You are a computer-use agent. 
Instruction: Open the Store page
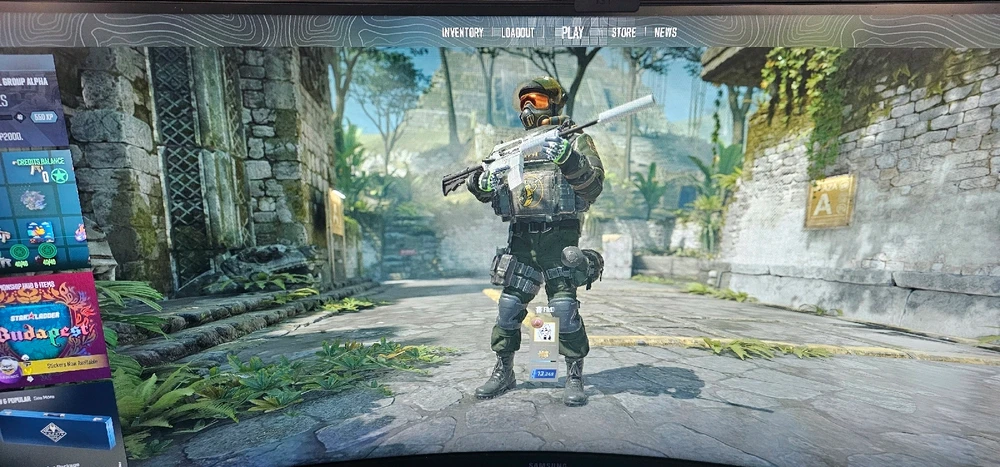coord(623,32)
